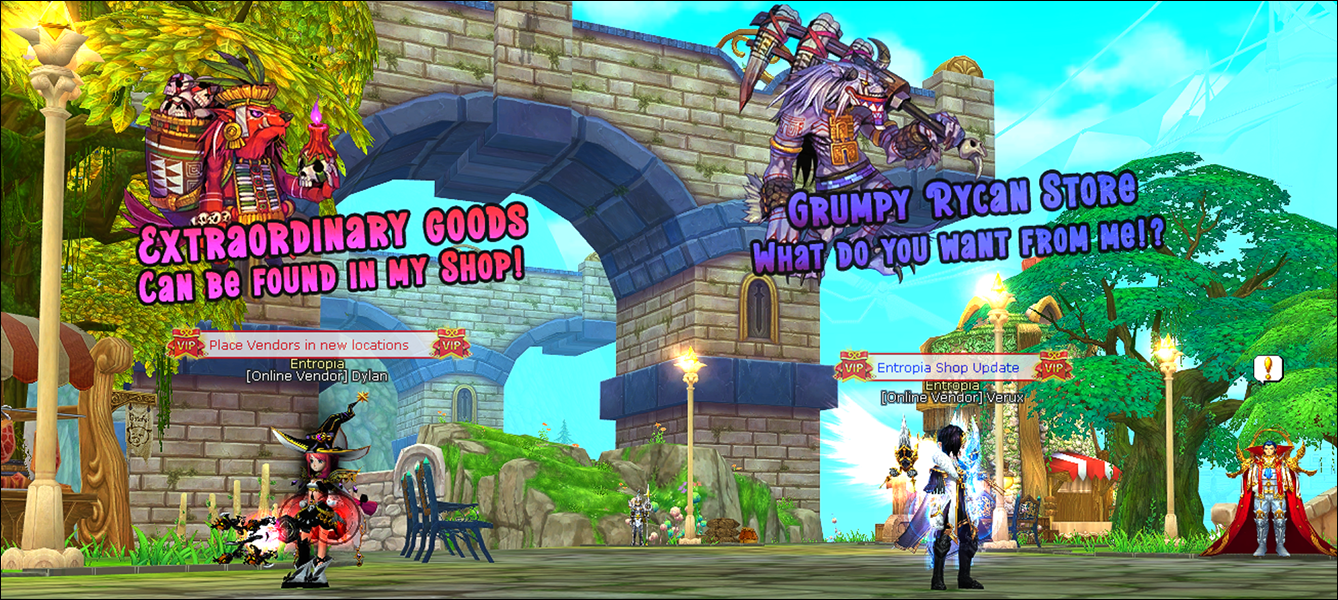Click the quest exclamation mark bubble
This screenshot has height=600, width=1338.
click(x=1268, y=369)
